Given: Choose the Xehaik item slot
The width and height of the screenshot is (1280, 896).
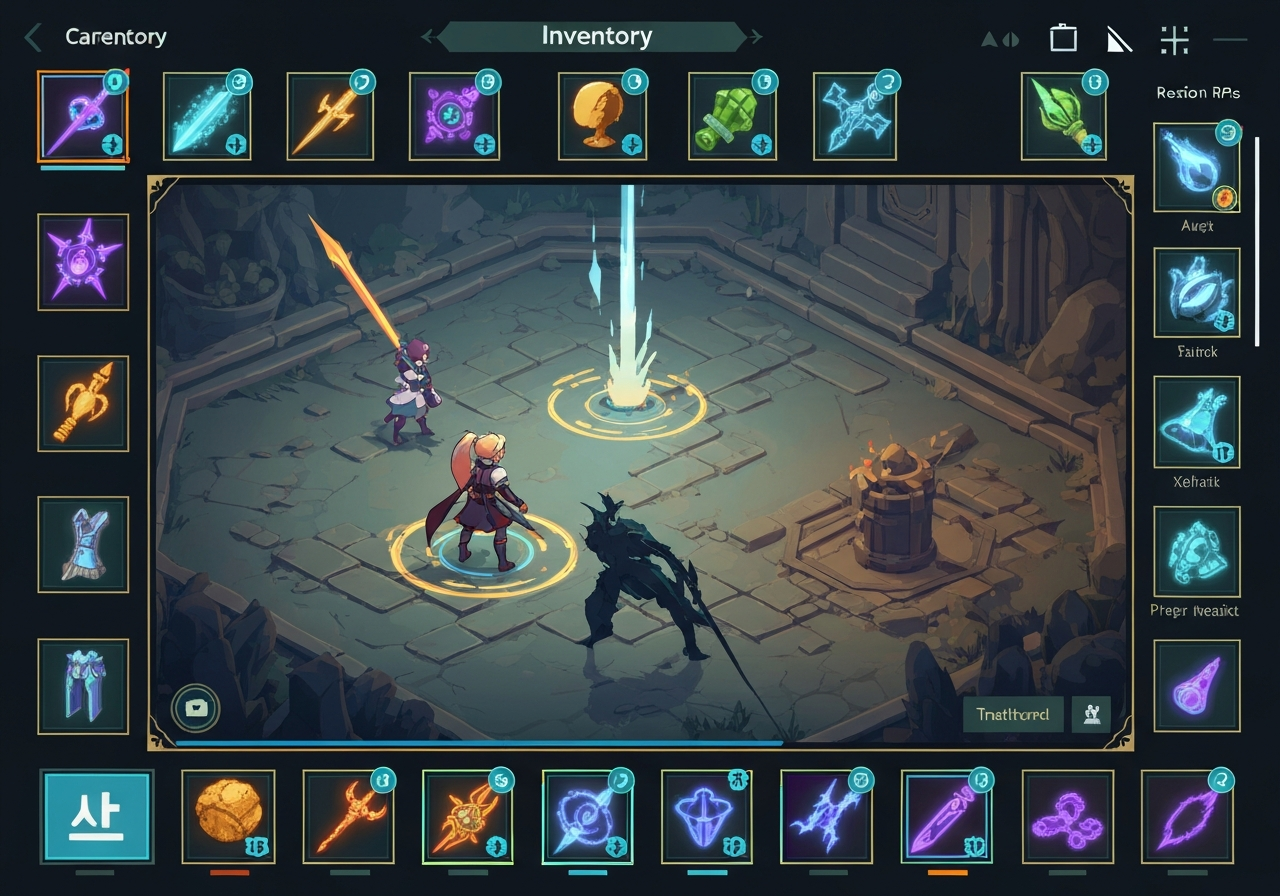Looking at the screenshot, I should [1196, 422].
